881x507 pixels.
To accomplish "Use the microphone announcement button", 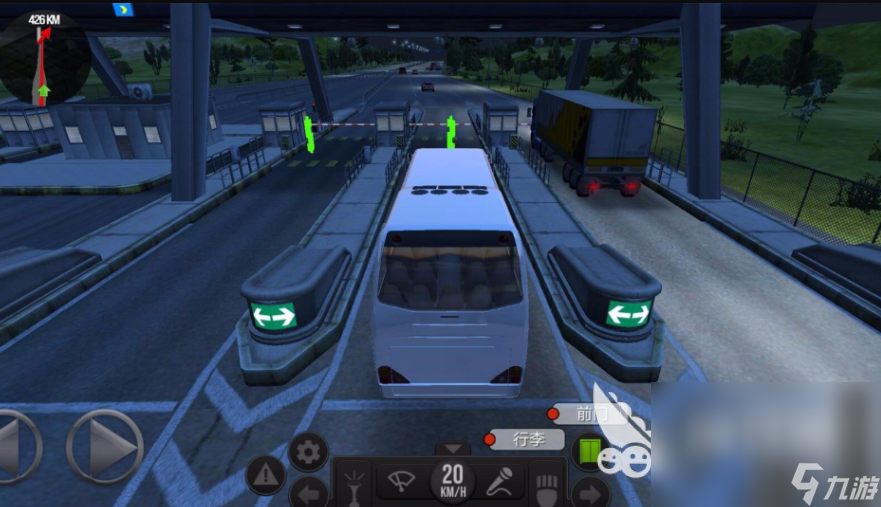I will point(499,482).
